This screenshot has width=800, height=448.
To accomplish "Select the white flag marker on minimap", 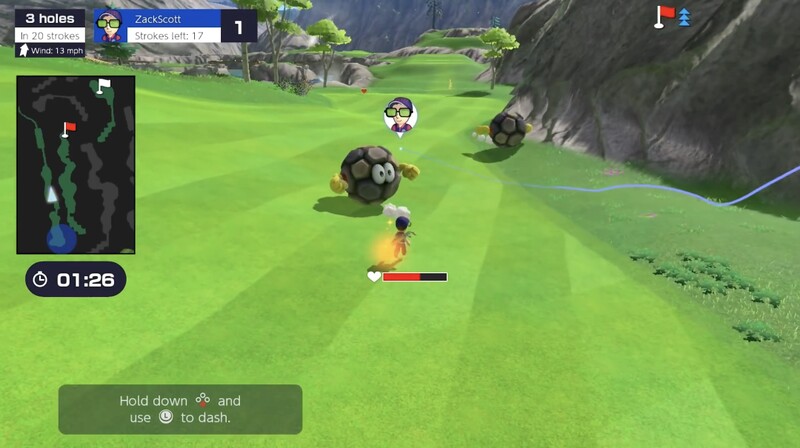I will [103, 86].
